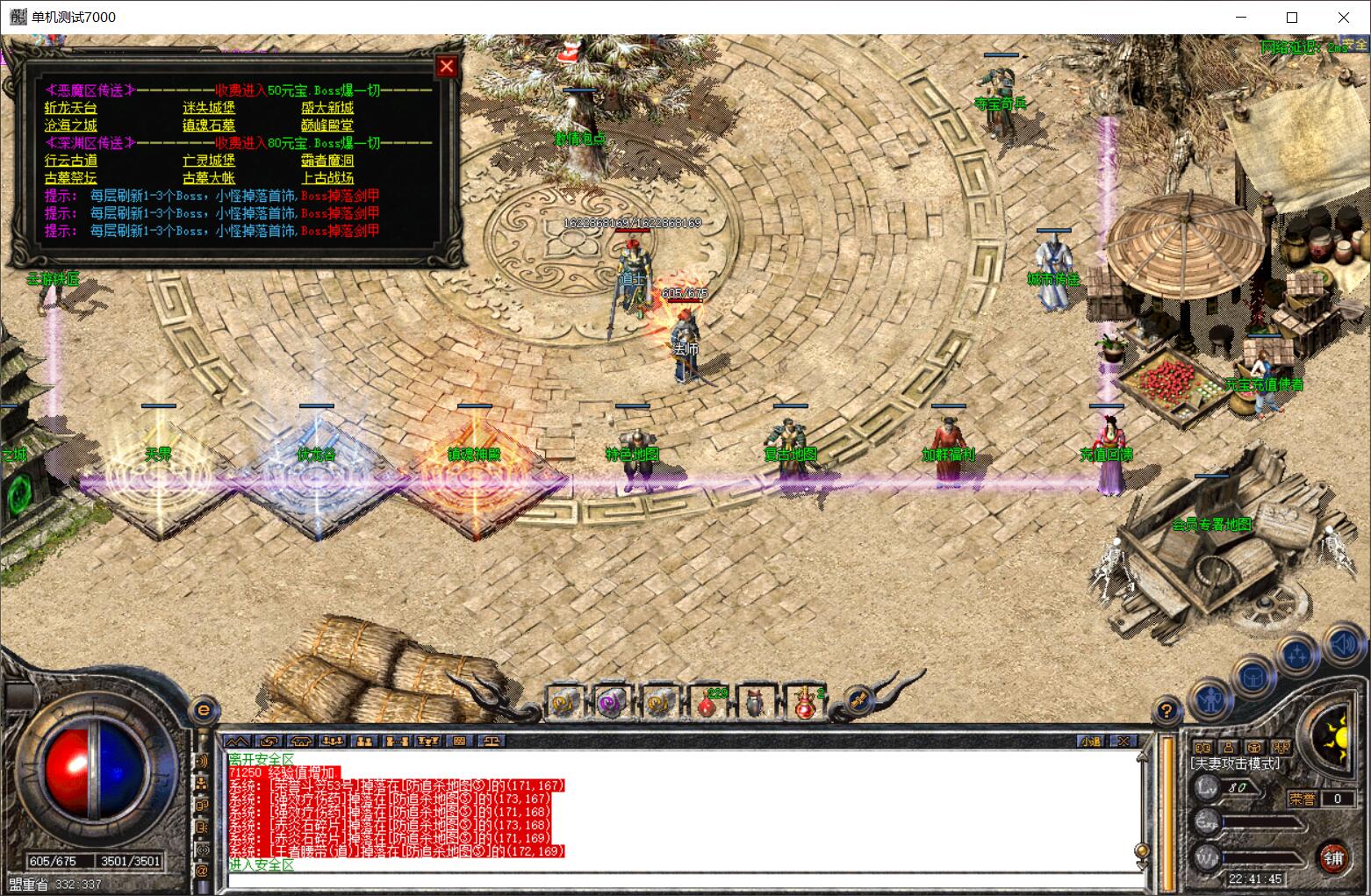The image size is (1371, 896).
Task: Maximize the game window
Action: 1292,17
